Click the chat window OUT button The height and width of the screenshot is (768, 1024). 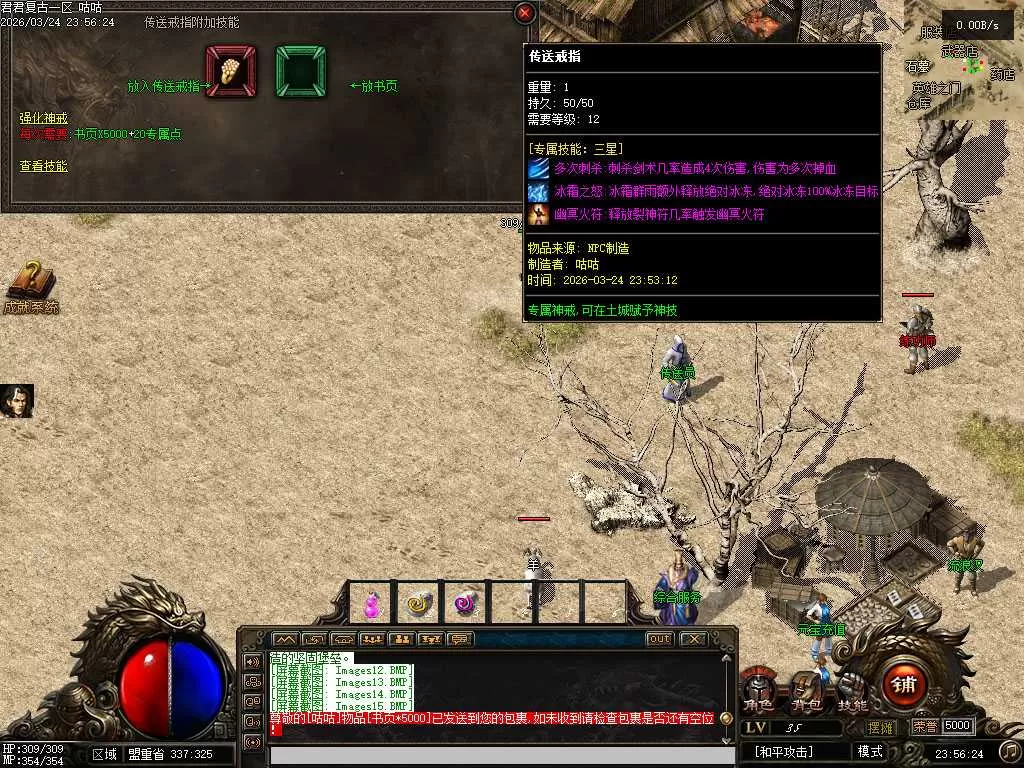(x=660, y=639)
